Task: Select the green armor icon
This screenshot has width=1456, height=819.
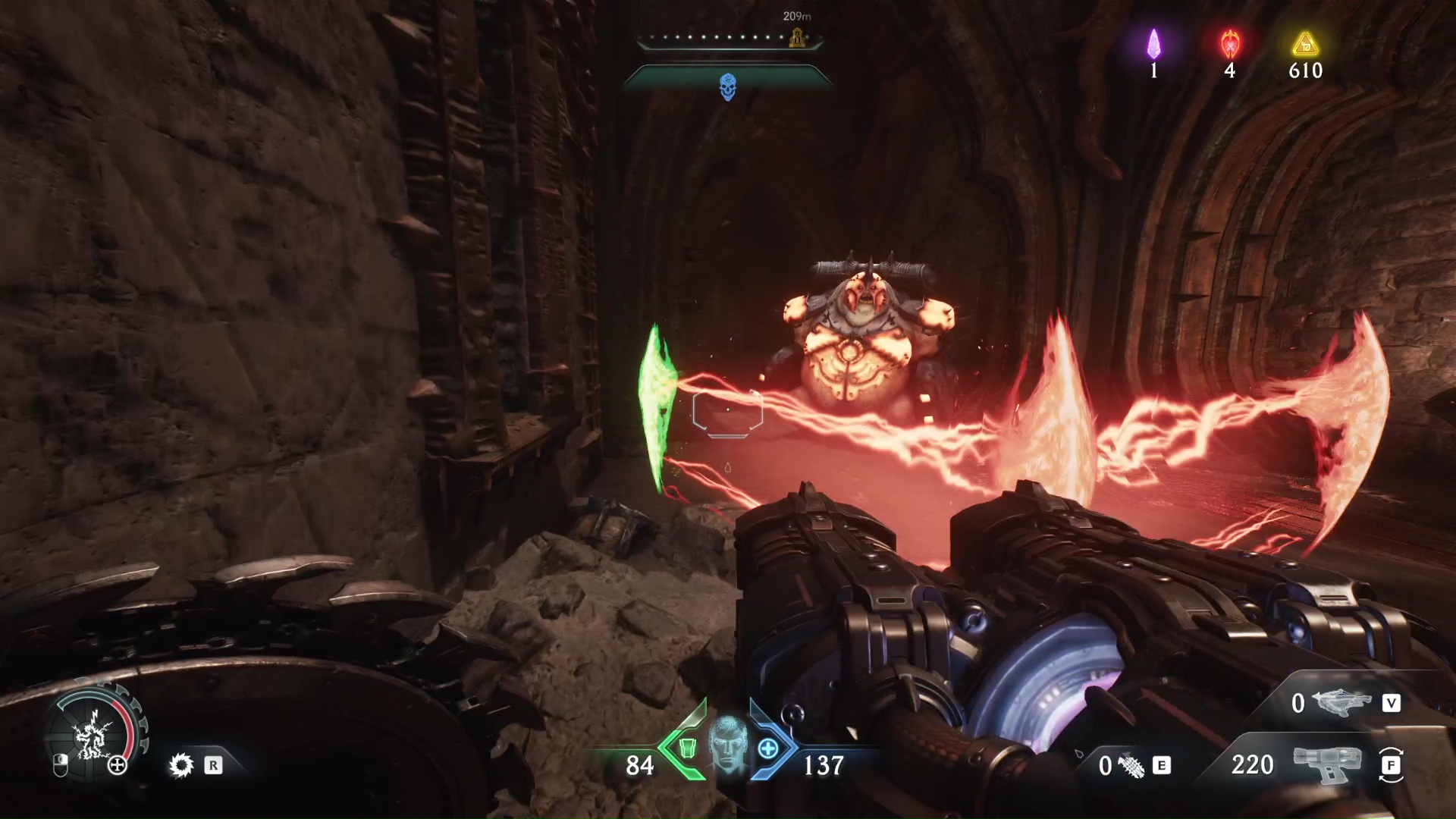Action: (x=687, y=748)
